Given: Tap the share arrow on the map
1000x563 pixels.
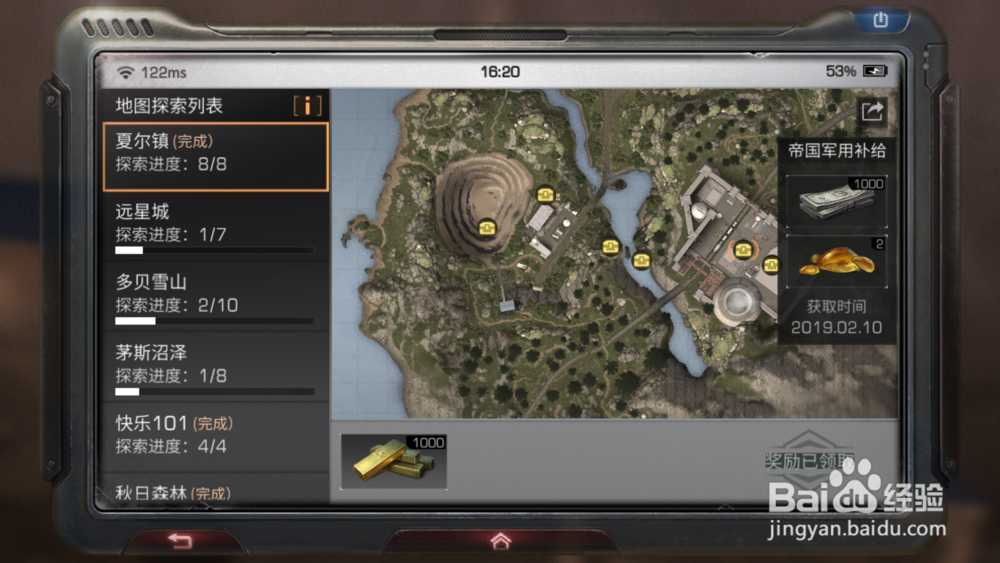Looking at the screenshot, I should (x=872, y=112).
